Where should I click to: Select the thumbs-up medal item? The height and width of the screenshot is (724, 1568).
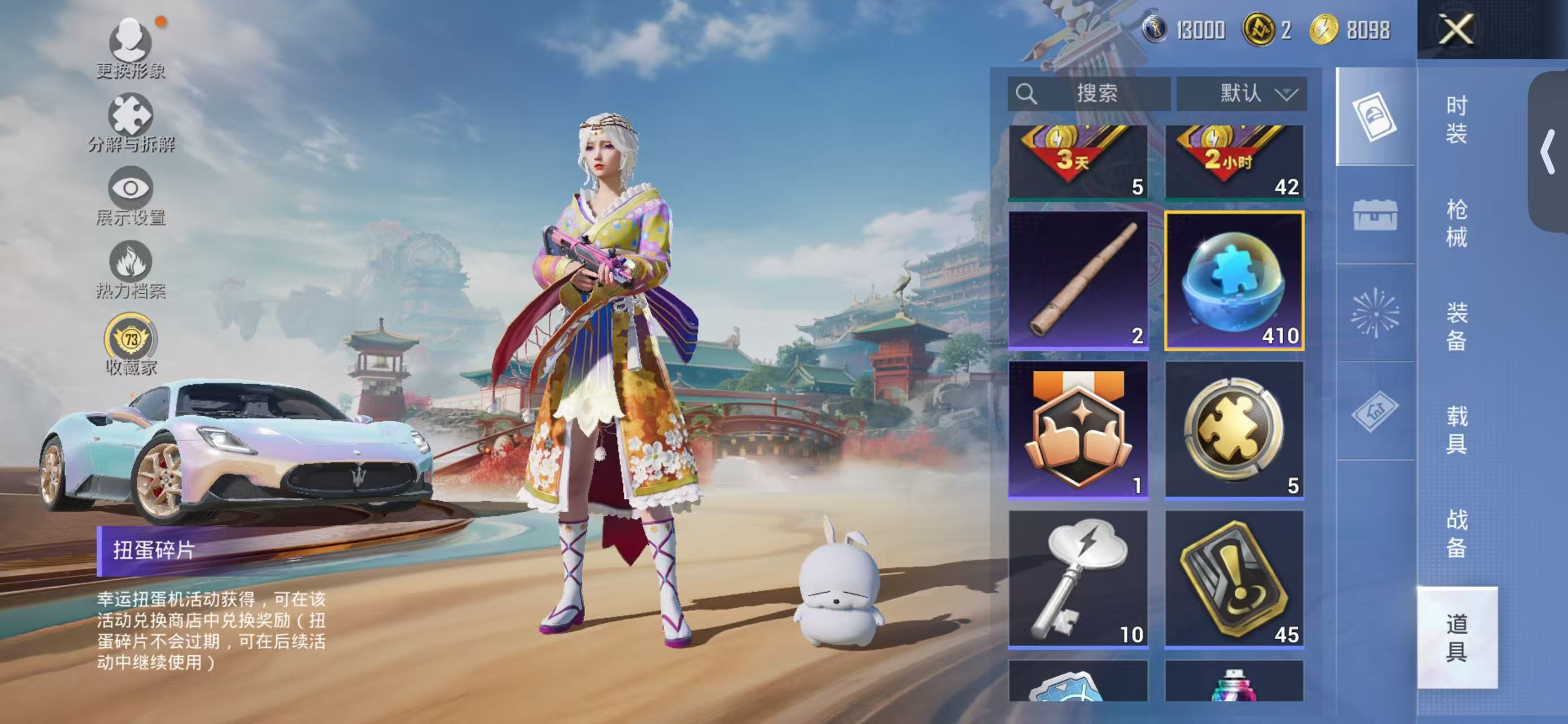(1078, 430)
